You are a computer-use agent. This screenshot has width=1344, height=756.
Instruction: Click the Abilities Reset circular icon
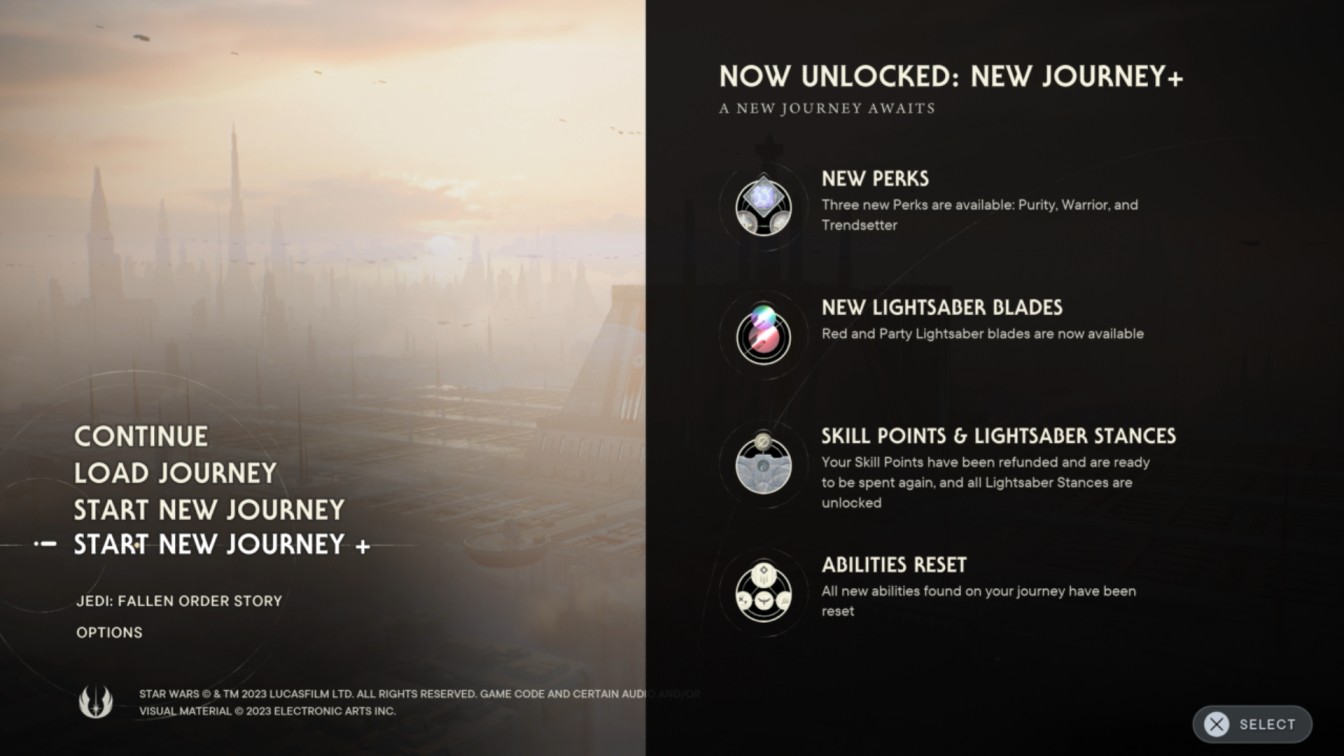[x=763, y=591]
